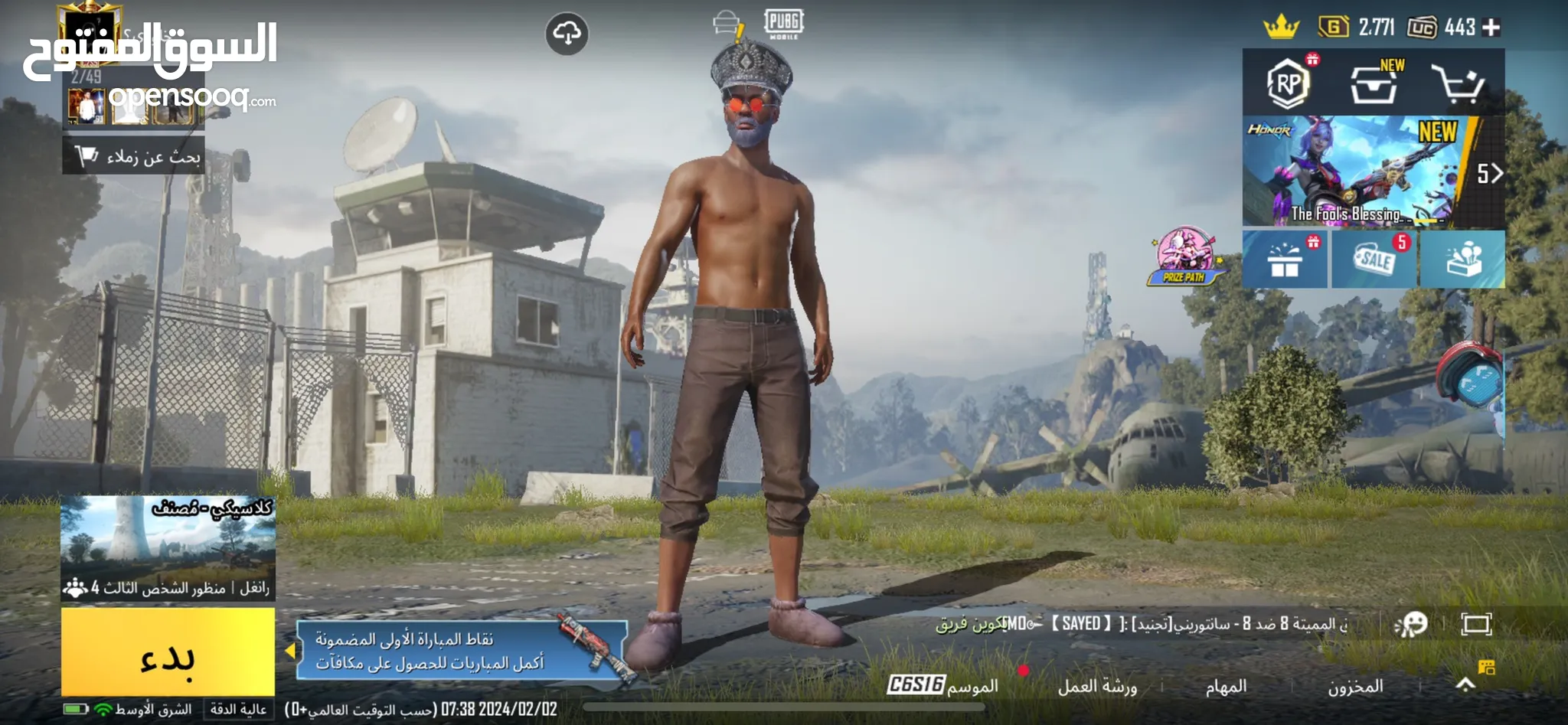
Task: Open the الموسم C6S16 season tab
Action: pyautogui.click(x=943, y=685)
